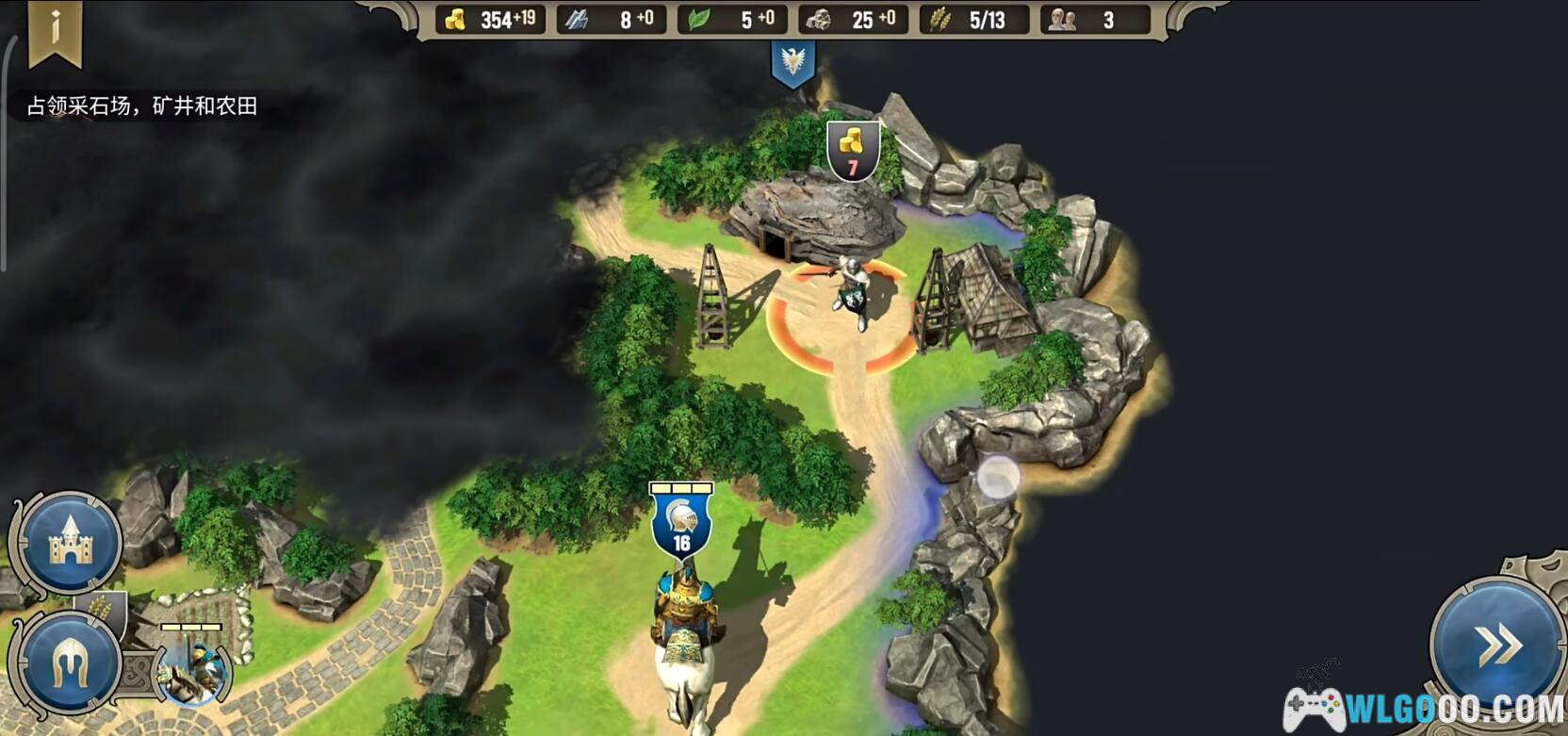This screenshot has height=736, width=1568.
Task: Open the info banner marked 'i'
Action: [55, 31]
